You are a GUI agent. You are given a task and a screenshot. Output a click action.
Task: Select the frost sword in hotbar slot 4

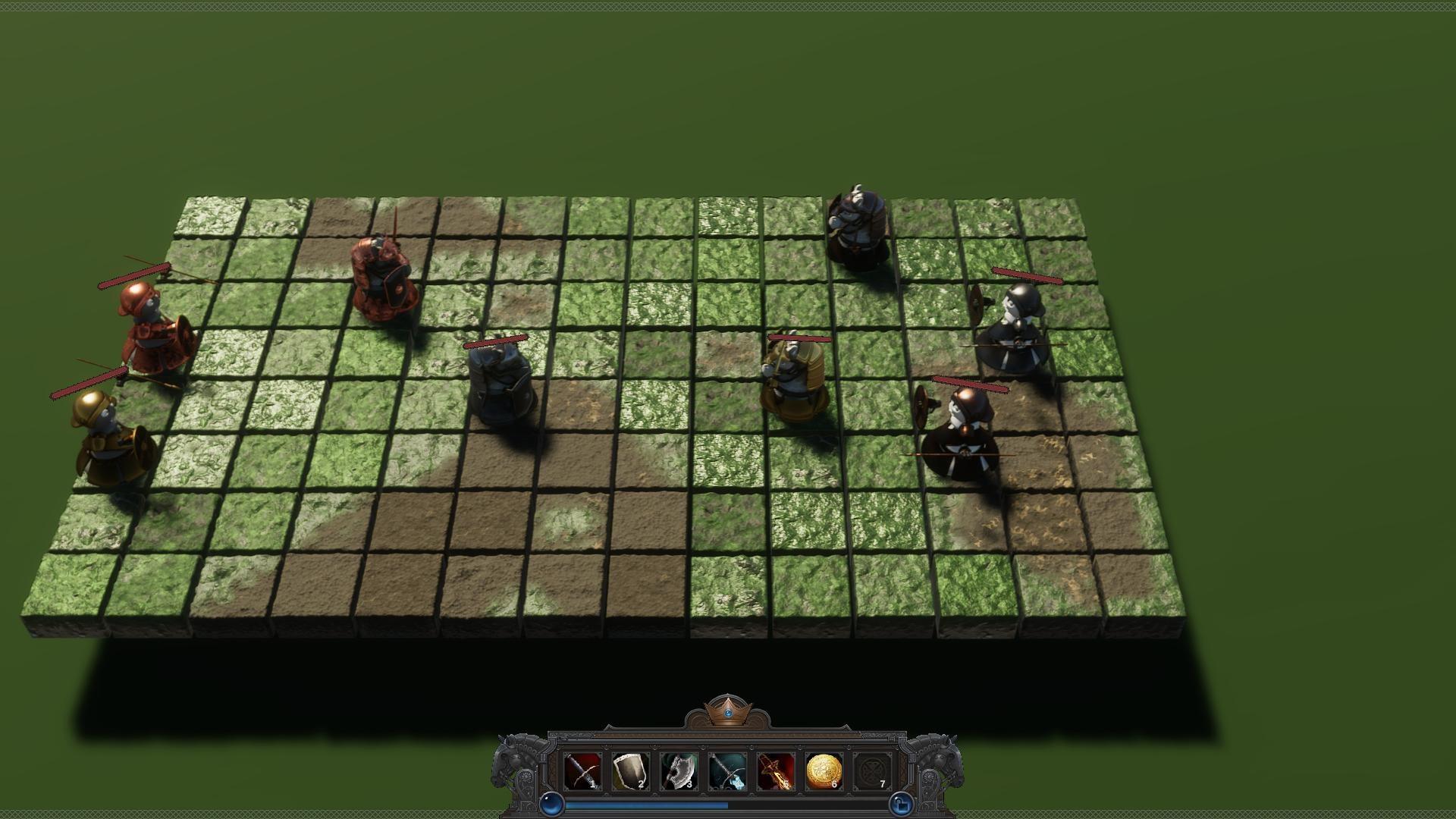pyautogui.click(x=726, y=770)
